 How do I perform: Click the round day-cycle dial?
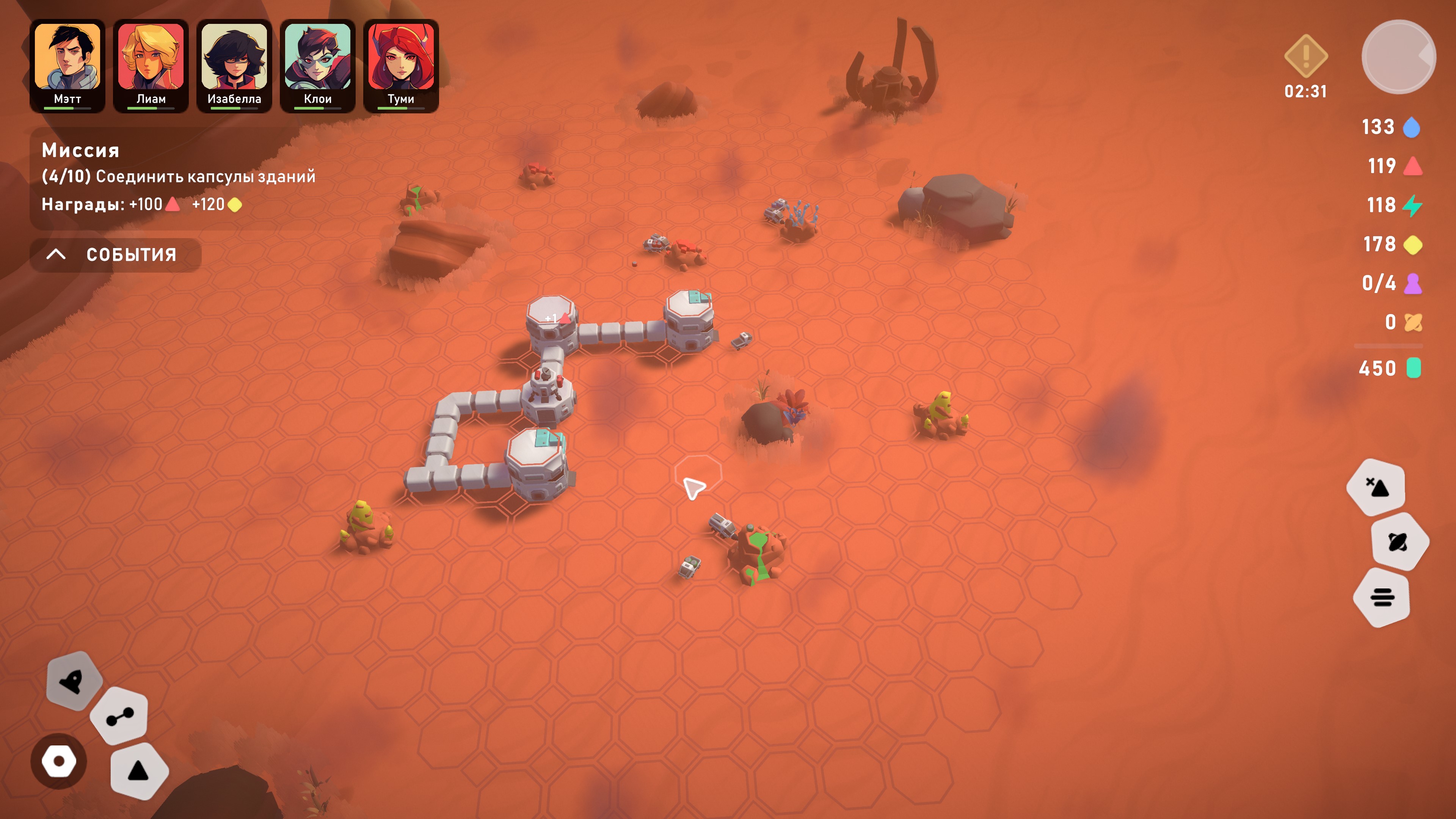click(x=1398, y=56)
